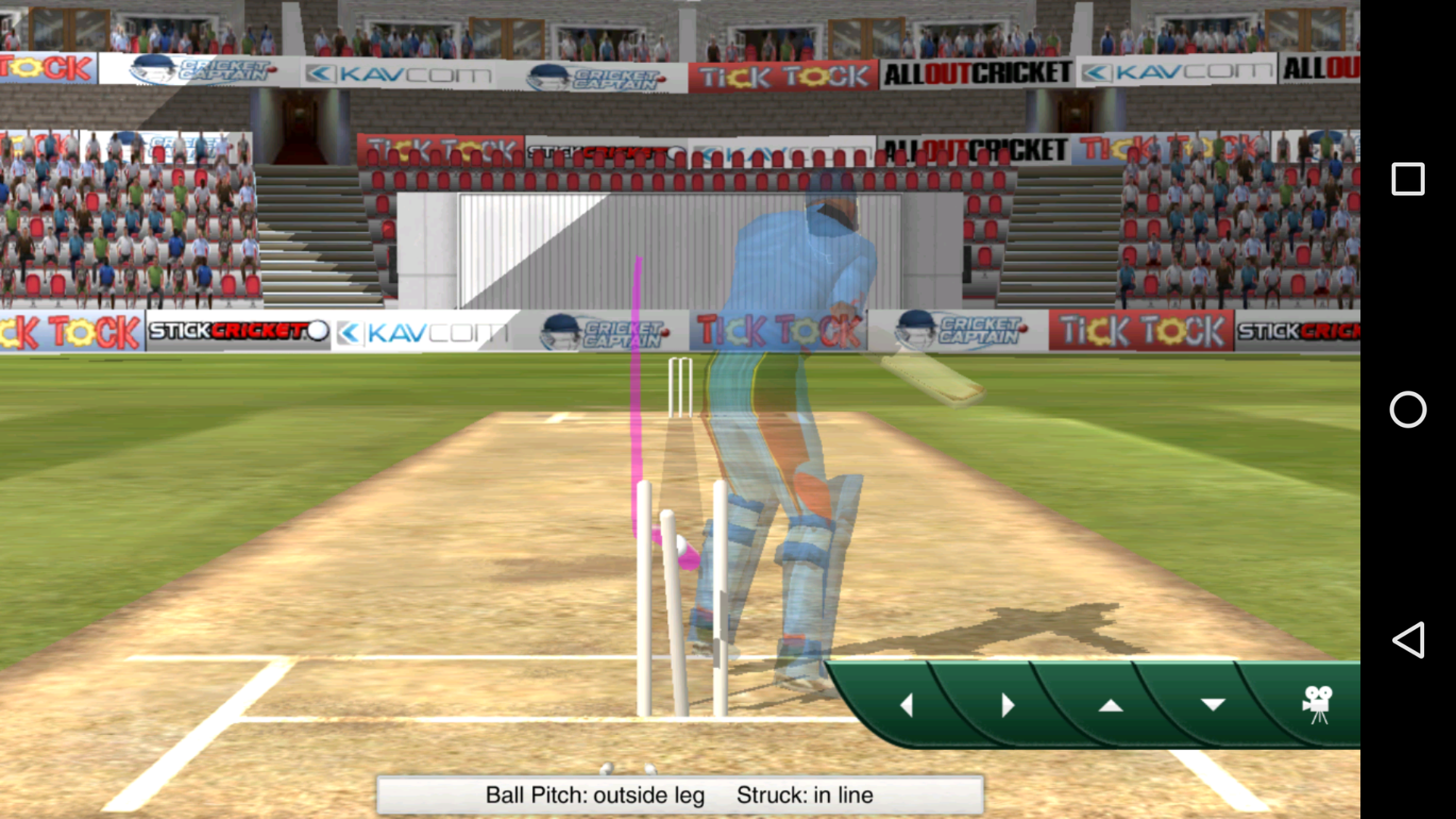This screenshot has height=819, width=1456.
Task: Tap the Android home circle icon
Action: 1408,410
